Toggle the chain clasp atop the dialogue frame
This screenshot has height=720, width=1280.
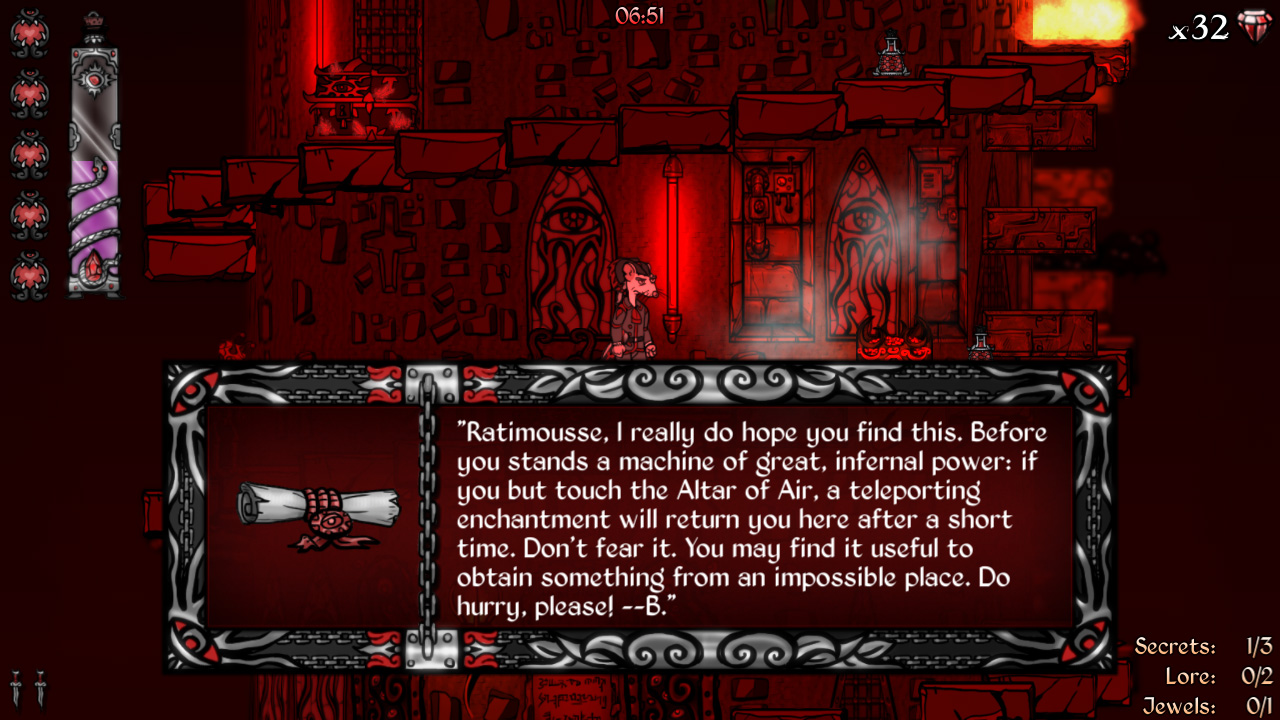click(x=432, y=382)
